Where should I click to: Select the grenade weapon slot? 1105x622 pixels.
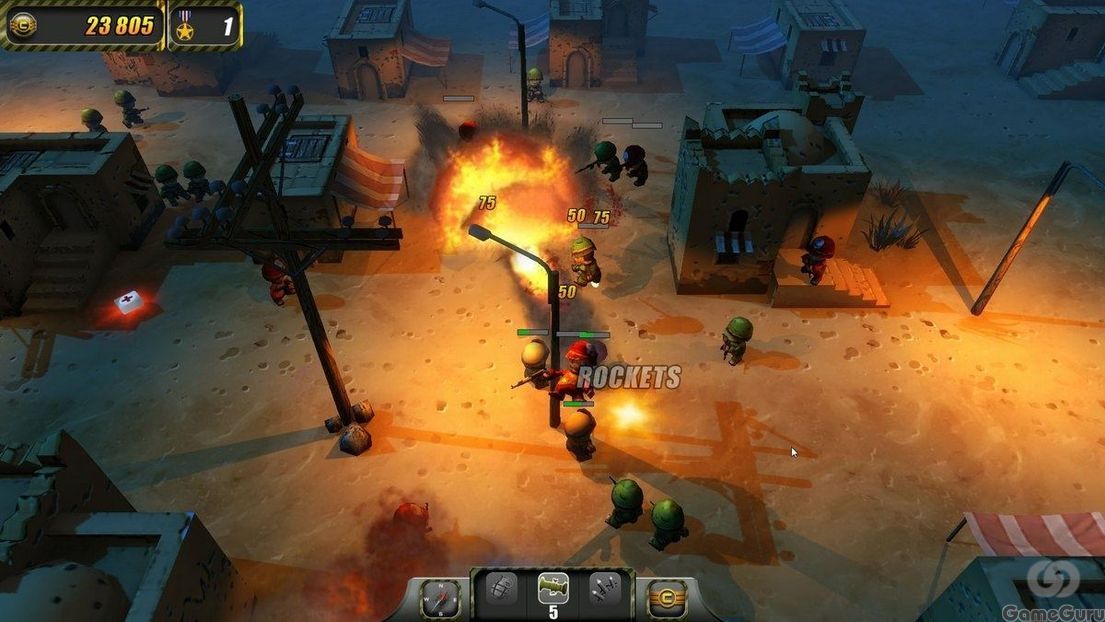tap(502, 590)
